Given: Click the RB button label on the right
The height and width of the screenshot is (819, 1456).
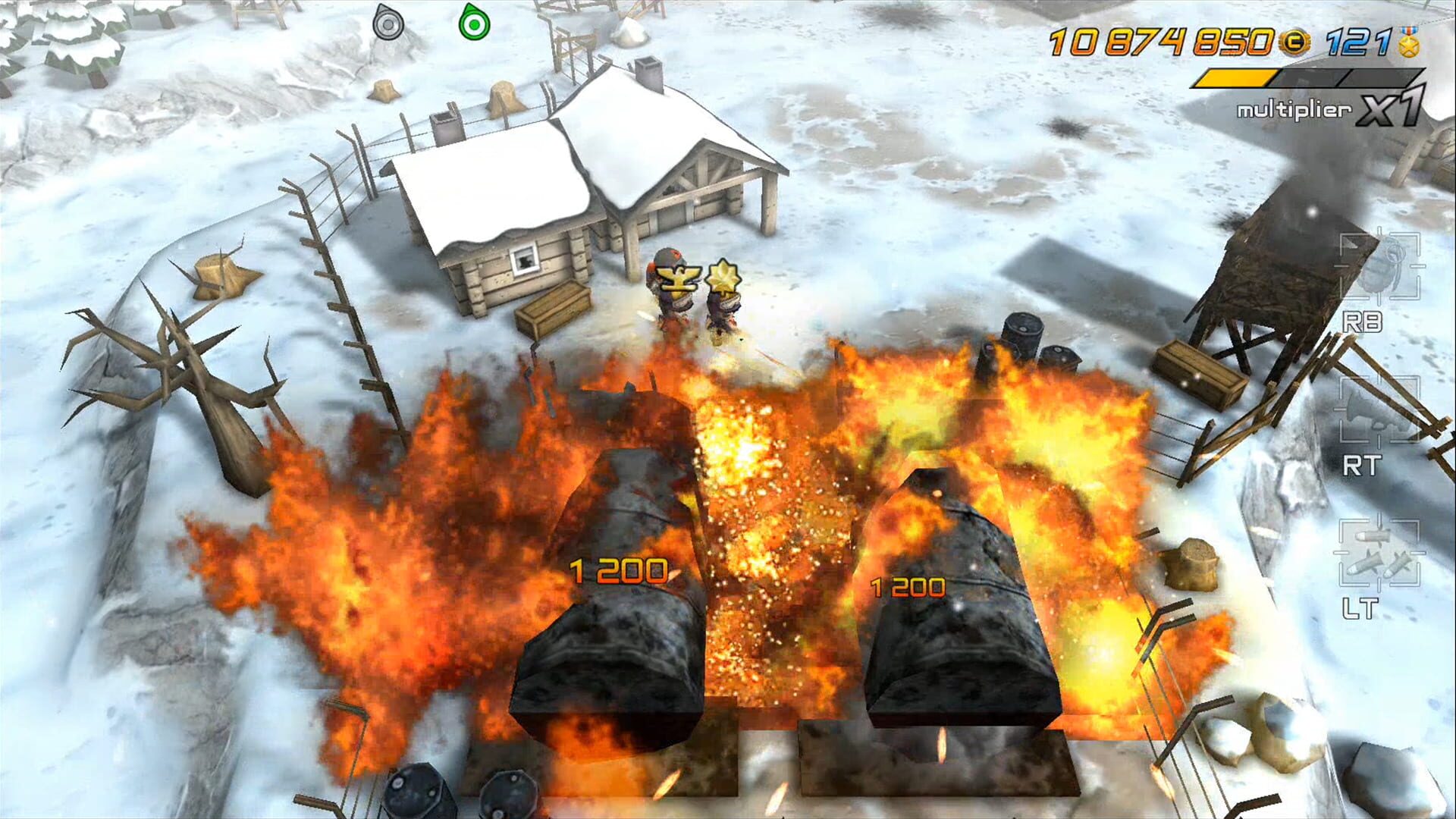Looking at the screenshot, I should tap(1363, 322).
